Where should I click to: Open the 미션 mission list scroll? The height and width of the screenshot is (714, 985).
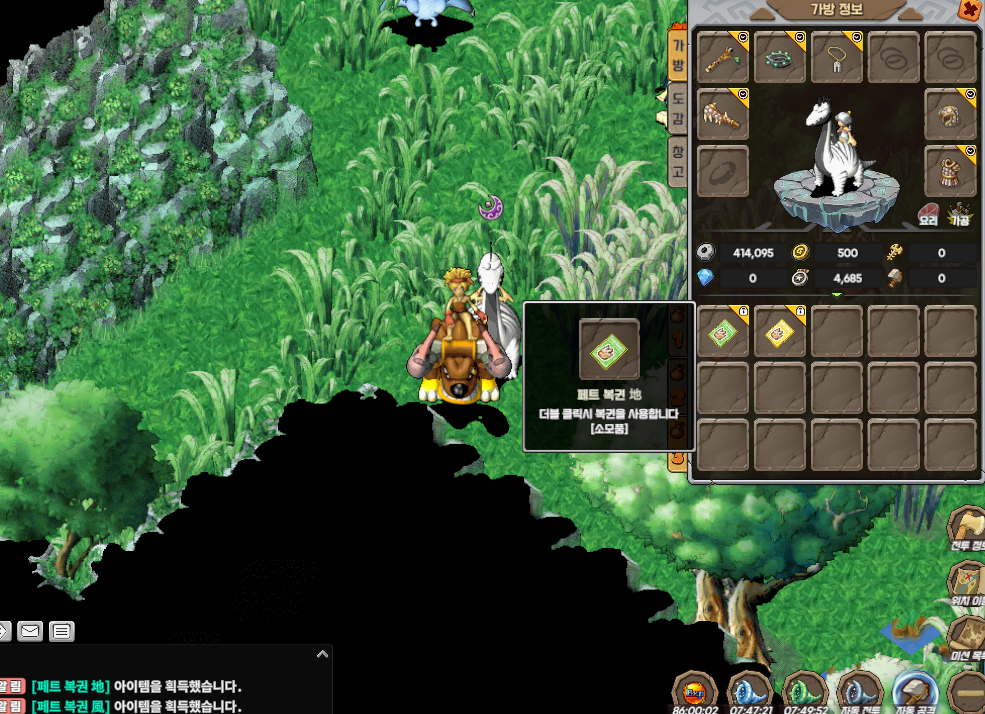[966, 635]
